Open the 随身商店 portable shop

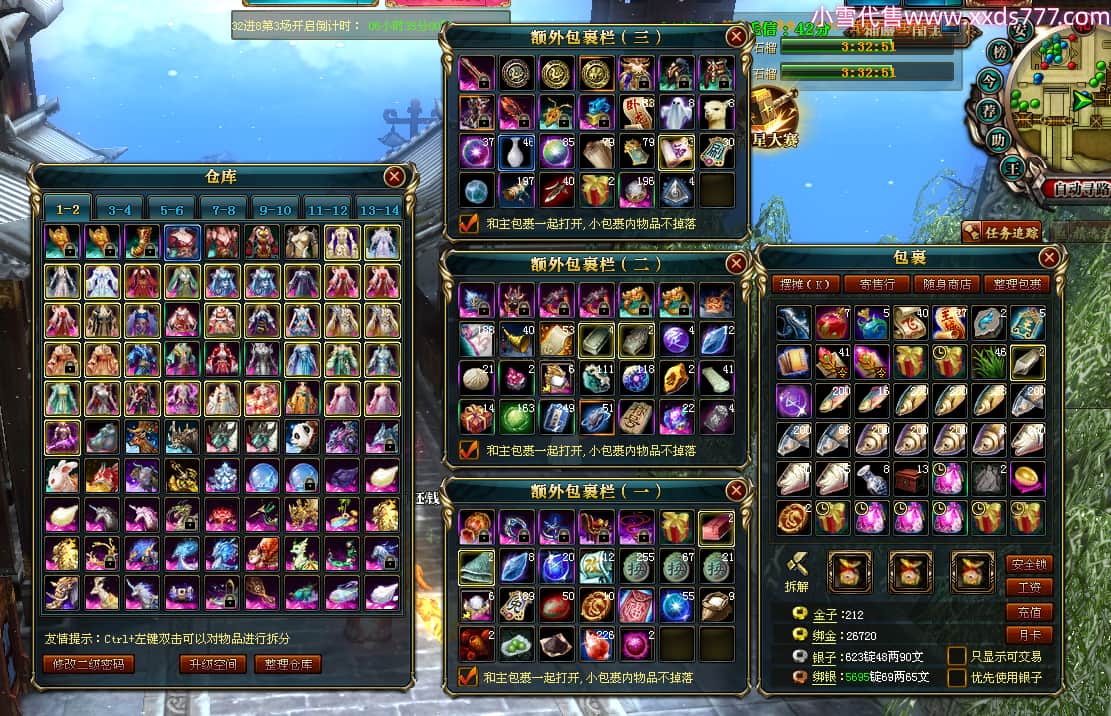point(946,284)
